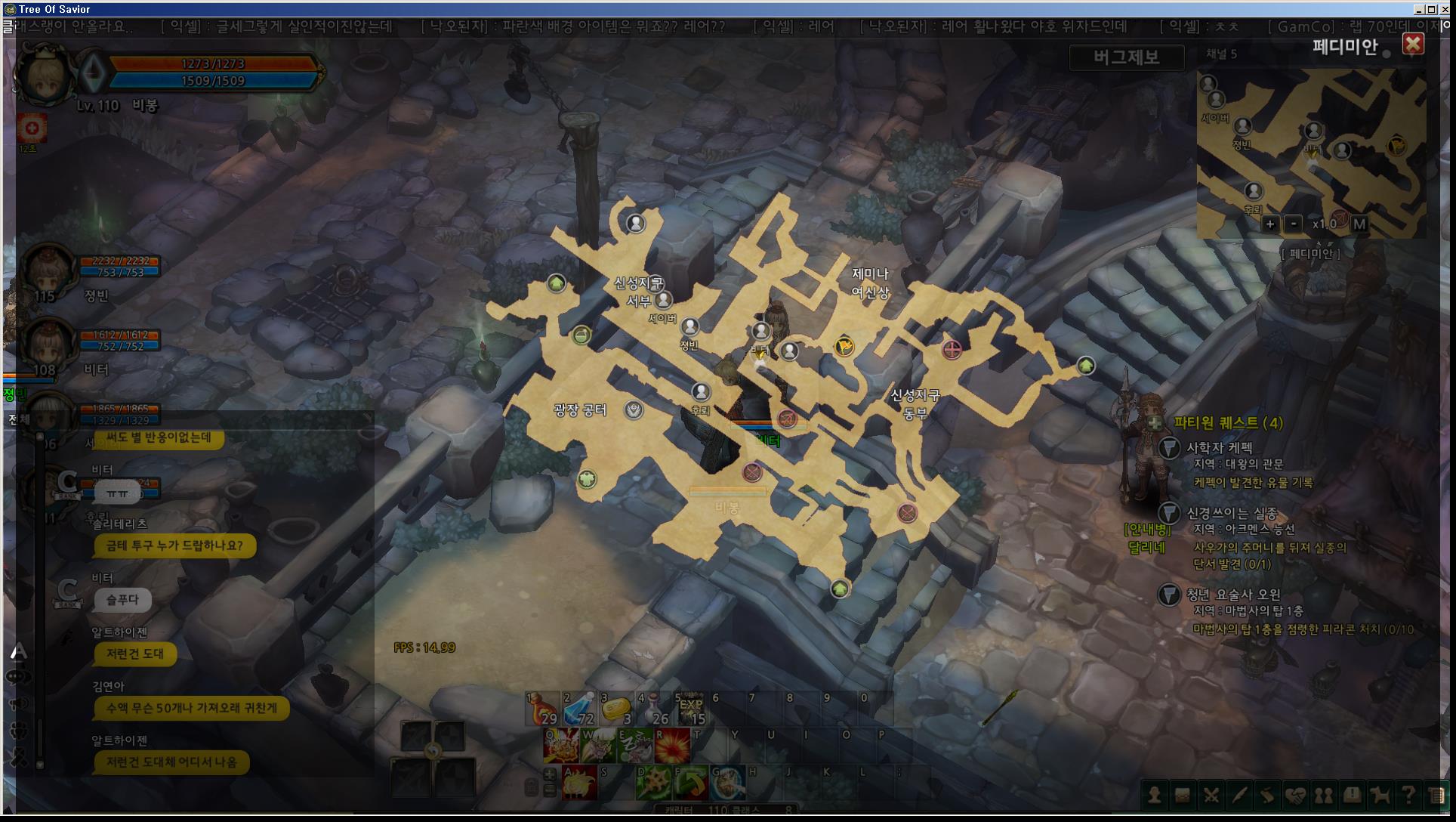This screenshot has width=1456, height=822.
Task: Activate the green arrow skill on F
Action: 691,783
